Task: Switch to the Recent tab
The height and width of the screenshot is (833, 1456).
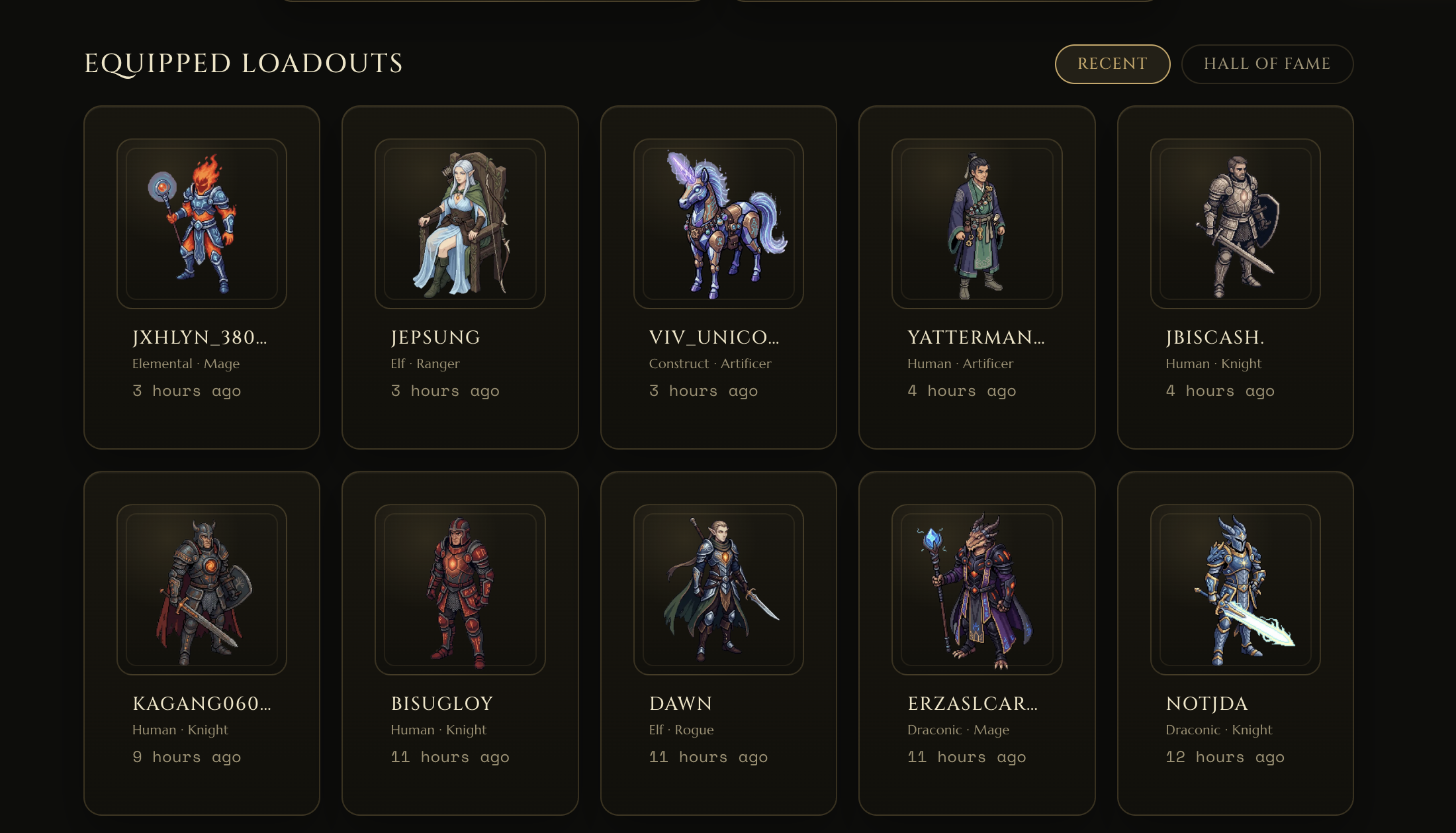Action: 1112,64
